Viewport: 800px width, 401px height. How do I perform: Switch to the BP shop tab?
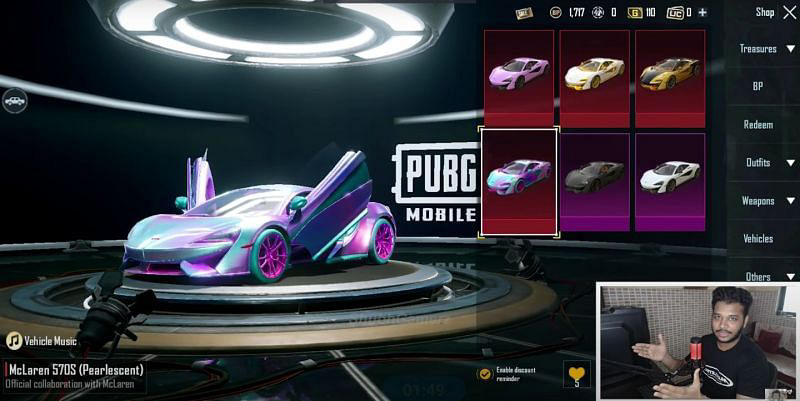pos(758,86)
